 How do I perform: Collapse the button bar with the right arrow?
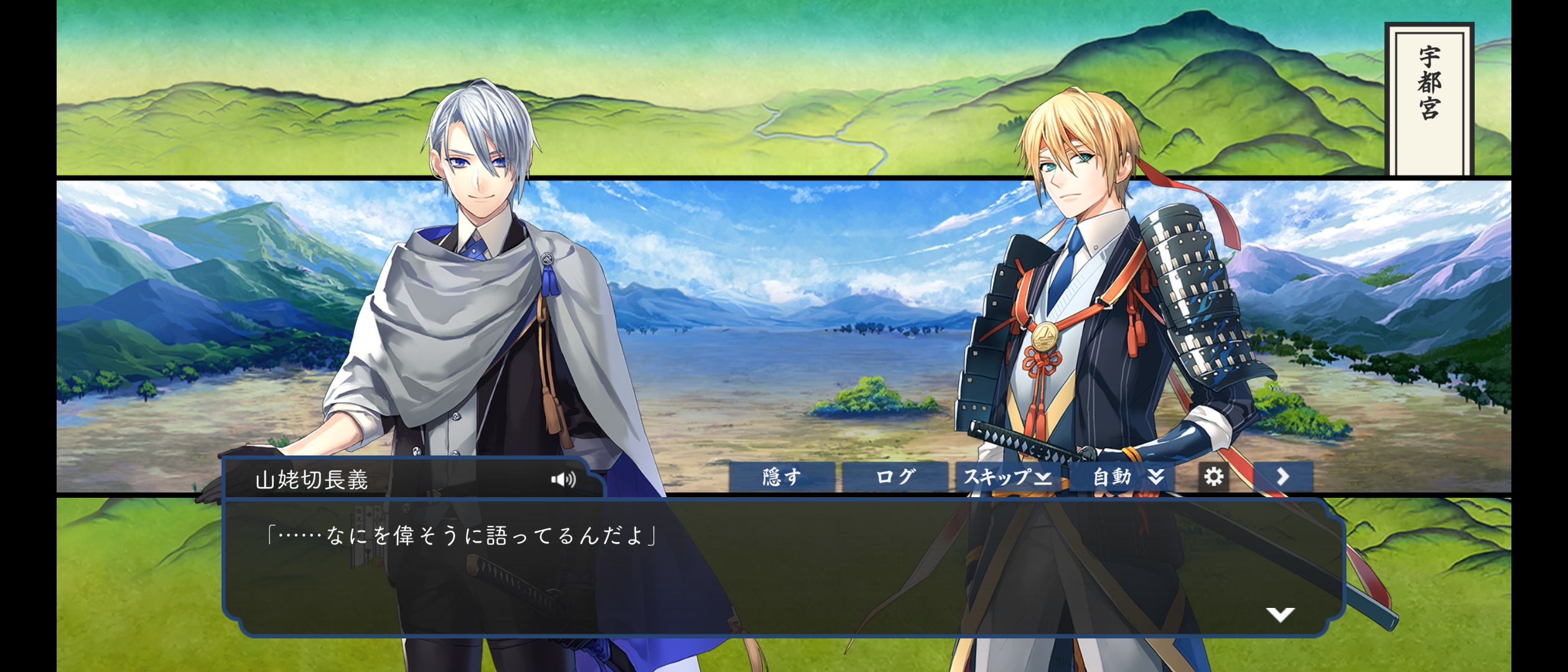click(x=1283, y=477)
